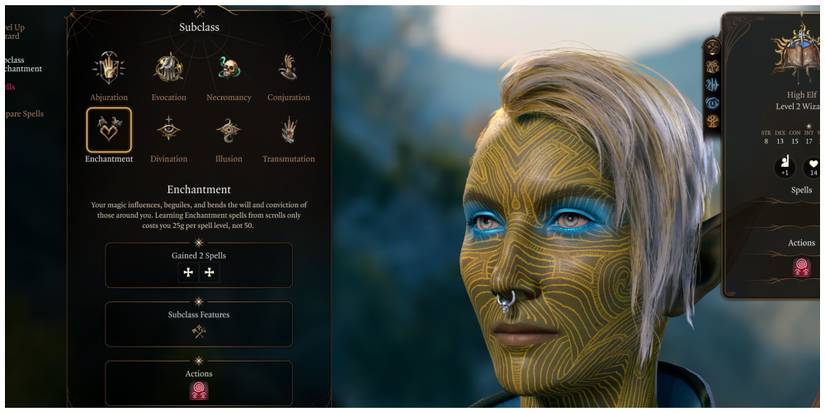Pick the Necromancy skull subclass

(x=229, y=68)
